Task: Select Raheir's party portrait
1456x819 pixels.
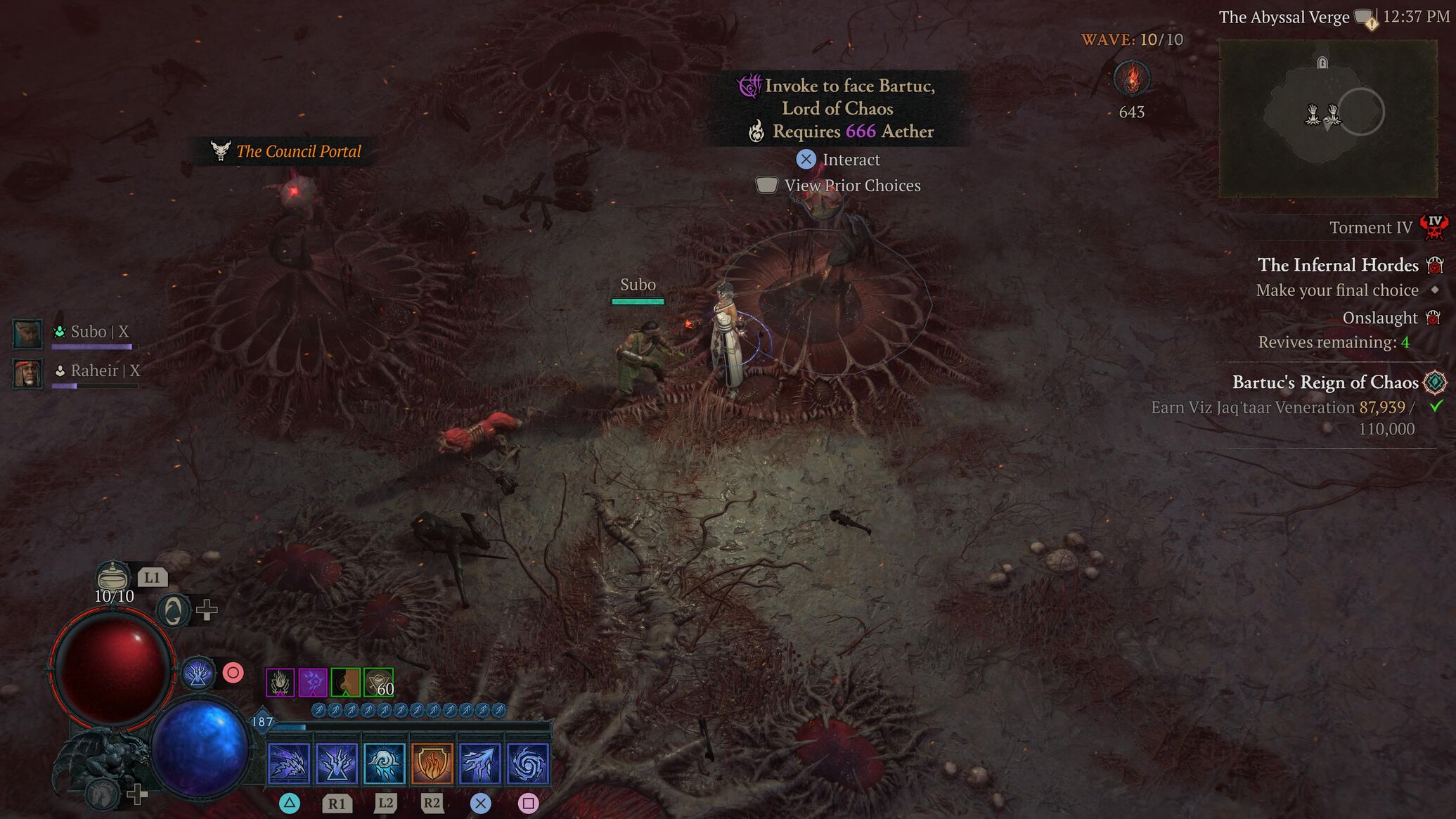Action: tap(28, 373)
